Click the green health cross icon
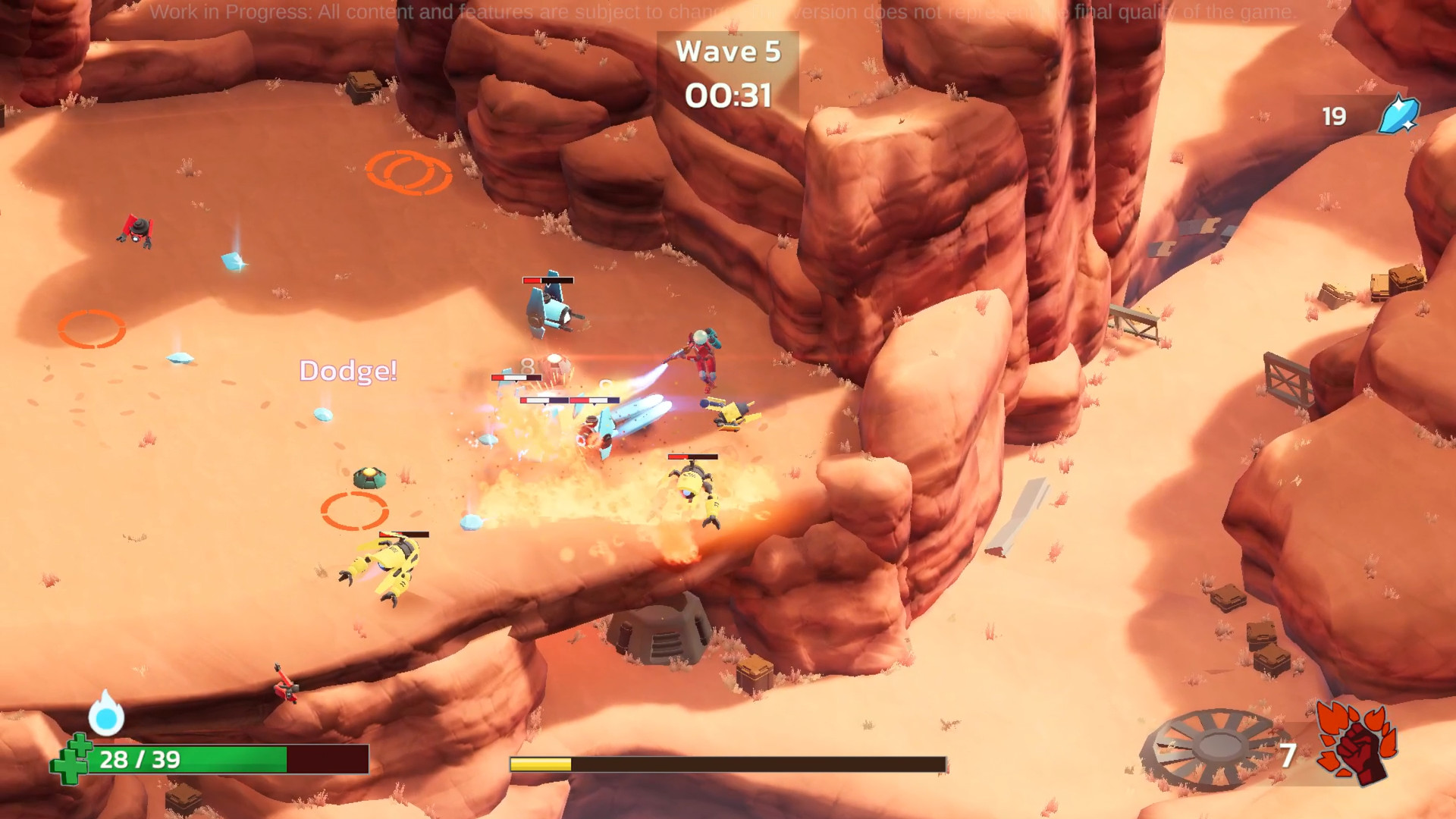Image resolution: width=1456 pixels, height=819 pixels. pyautogui.click(x=71, y=759)
